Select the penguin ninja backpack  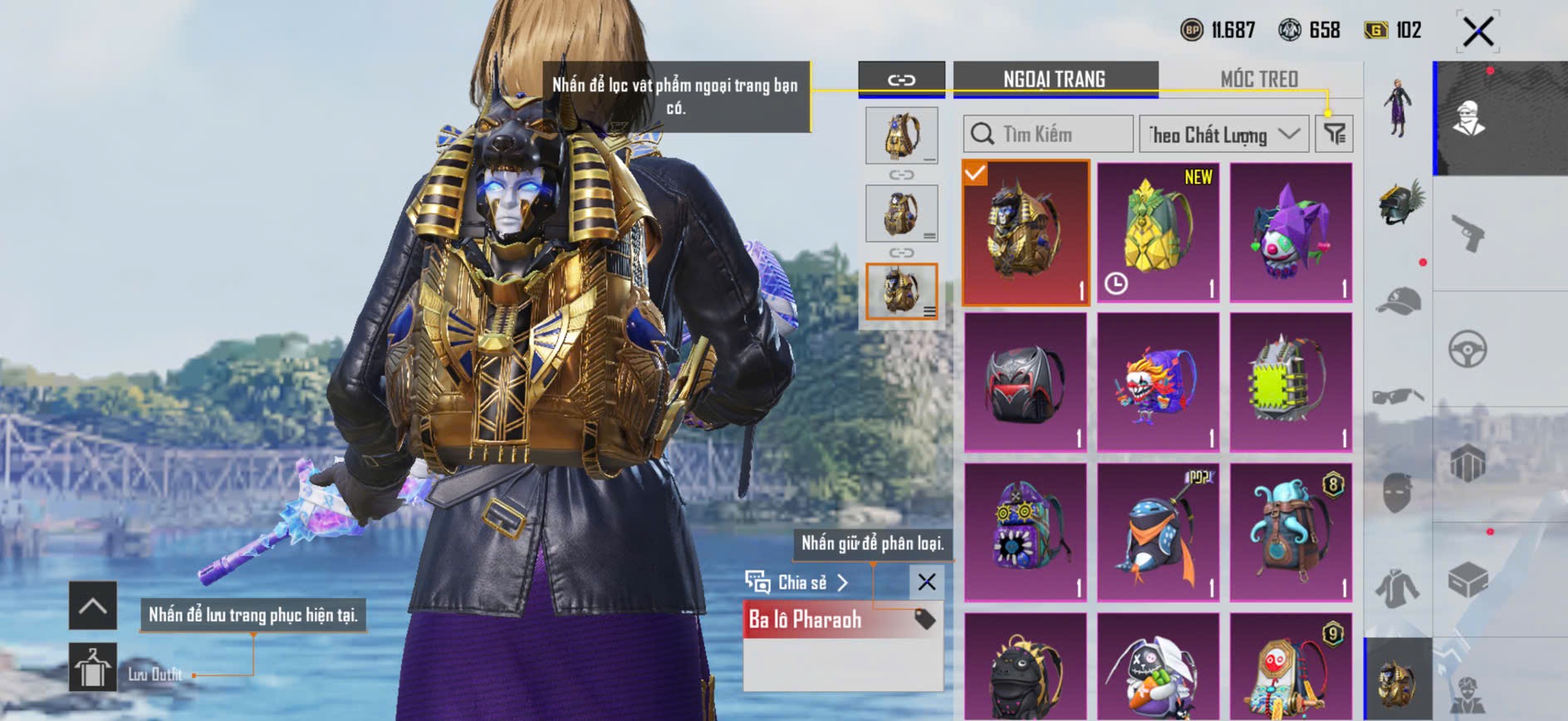1158,532
